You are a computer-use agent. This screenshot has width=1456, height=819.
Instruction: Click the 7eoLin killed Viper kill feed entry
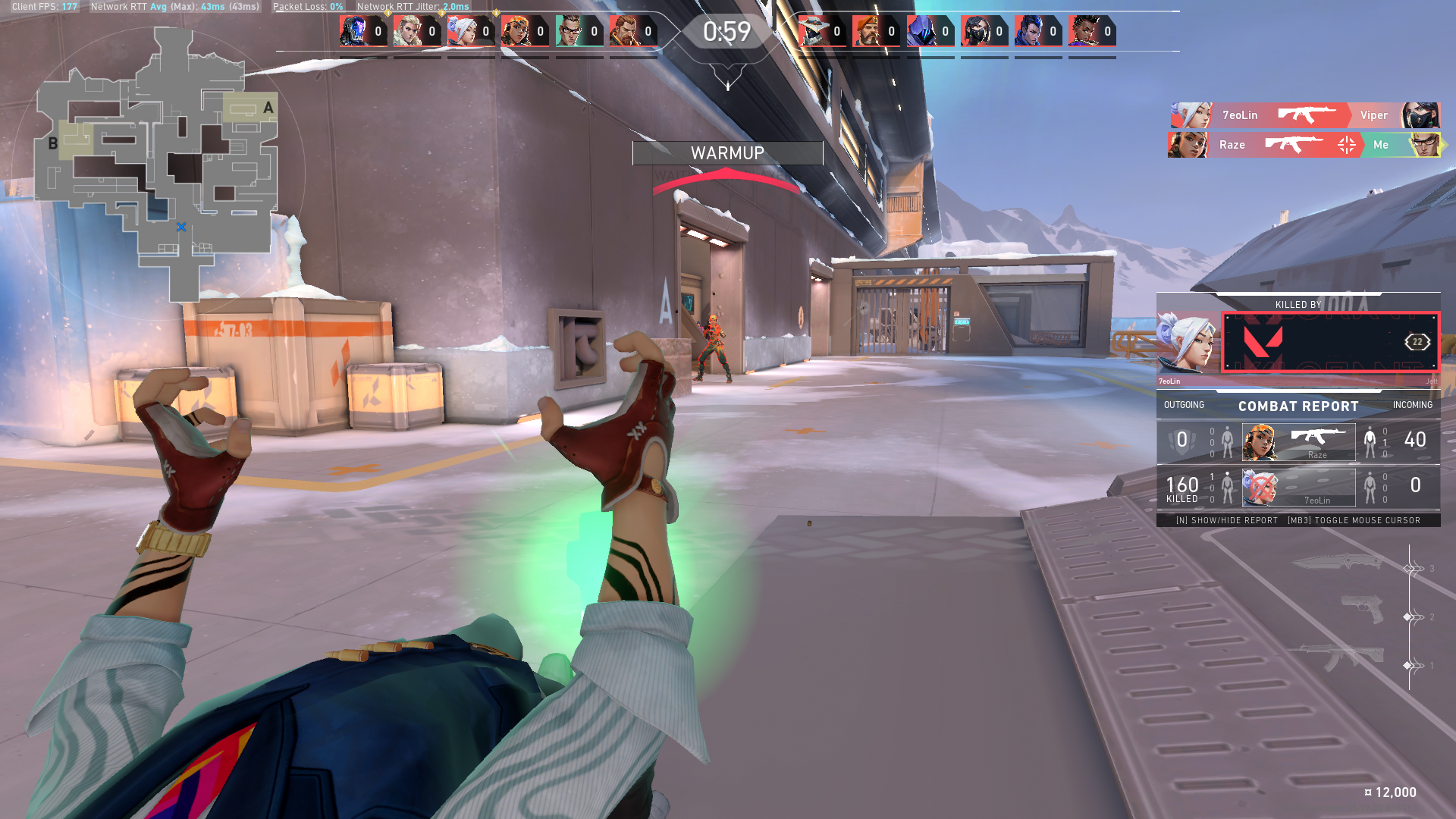(x=1304, y=115)
